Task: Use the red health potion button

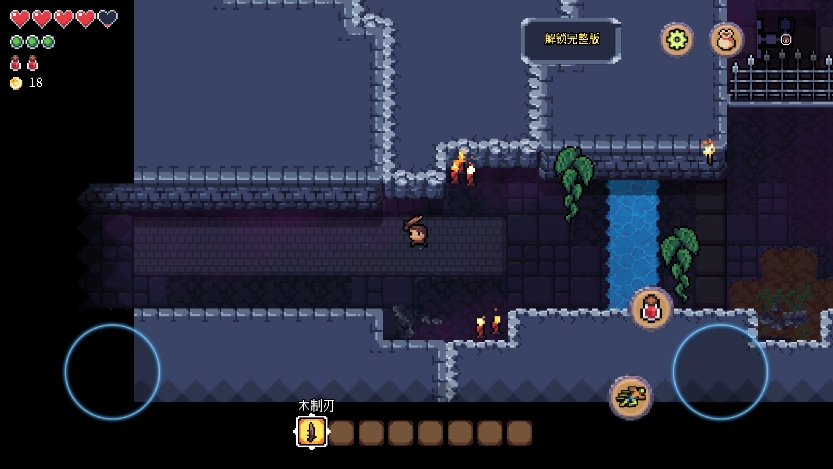Action: pyautogui.click(x=651, y=308)
